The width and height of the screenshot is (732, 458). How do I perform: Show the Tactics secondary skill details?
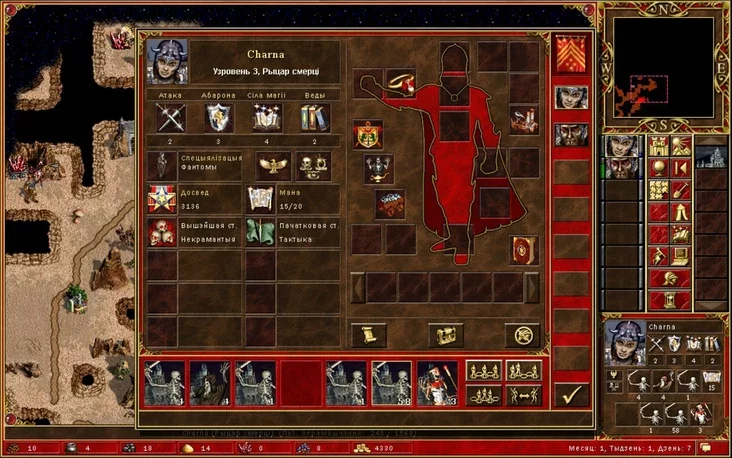pyautogui.click(x=261, y=233)
